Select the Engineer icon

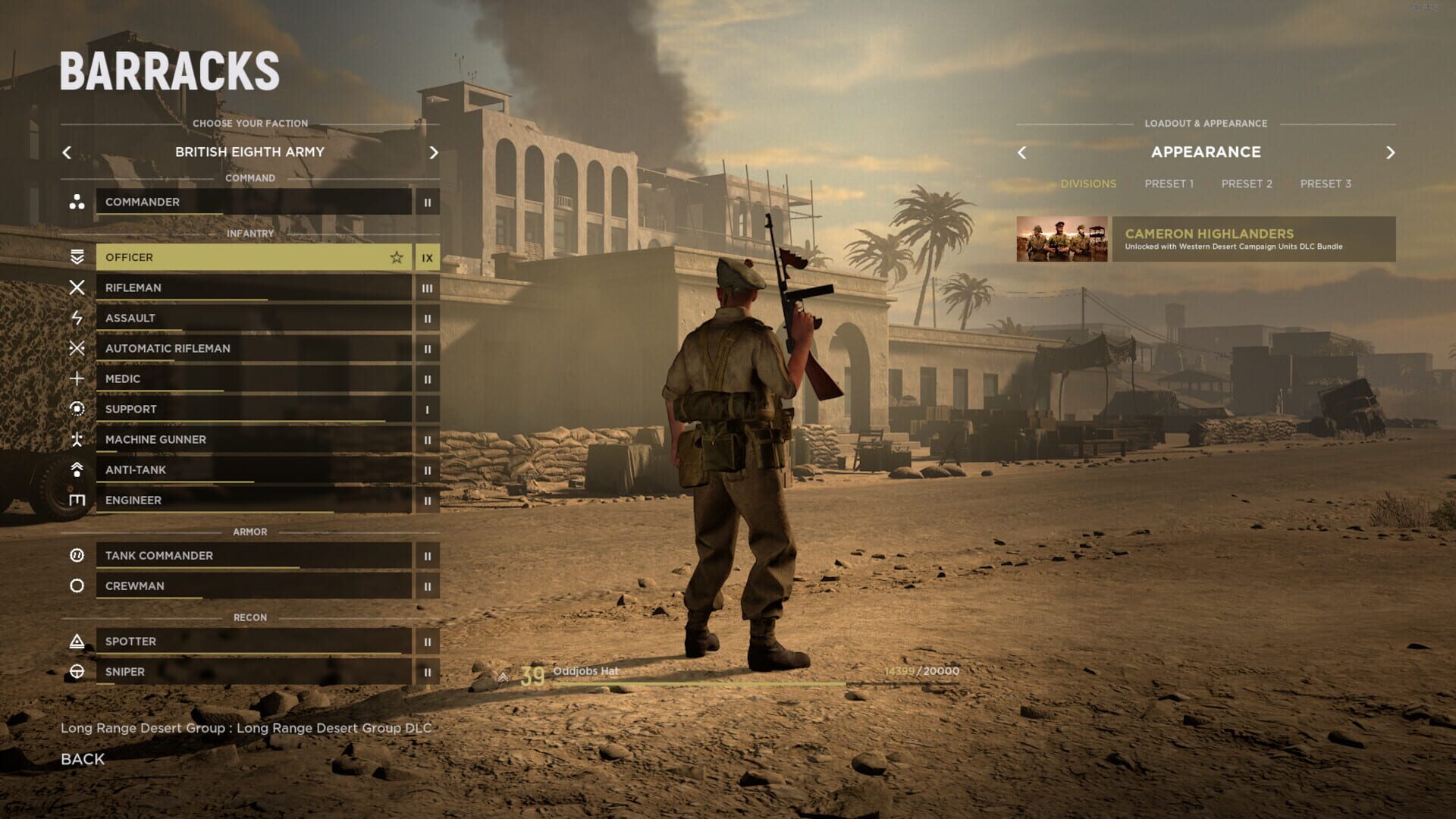point(77,500)
